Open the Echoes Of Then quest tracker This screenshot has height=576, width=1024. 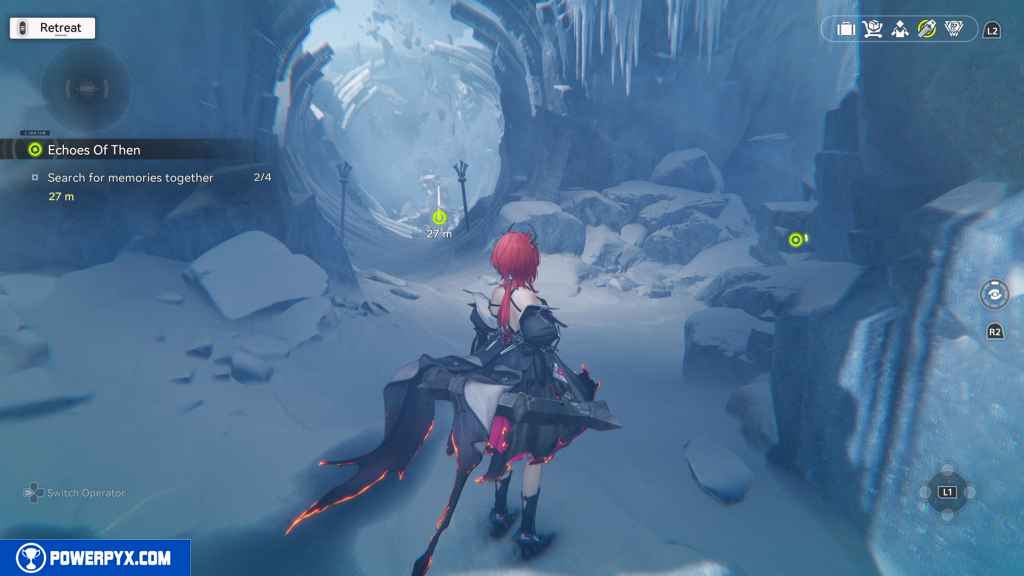click(x=93, y=150)
